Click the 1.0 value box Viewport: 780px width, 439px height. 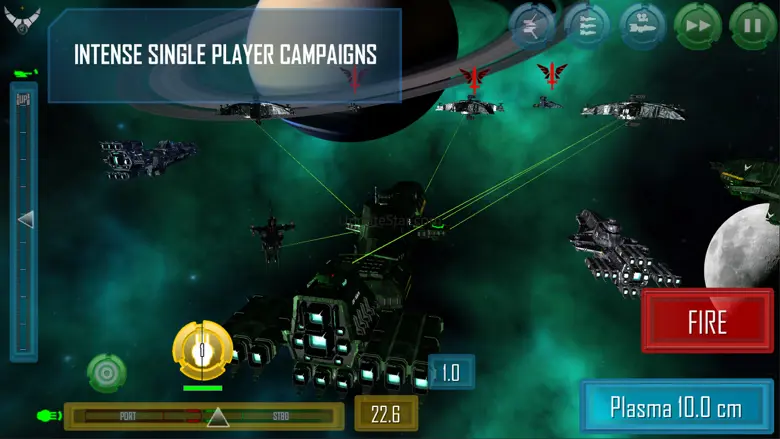450,373
